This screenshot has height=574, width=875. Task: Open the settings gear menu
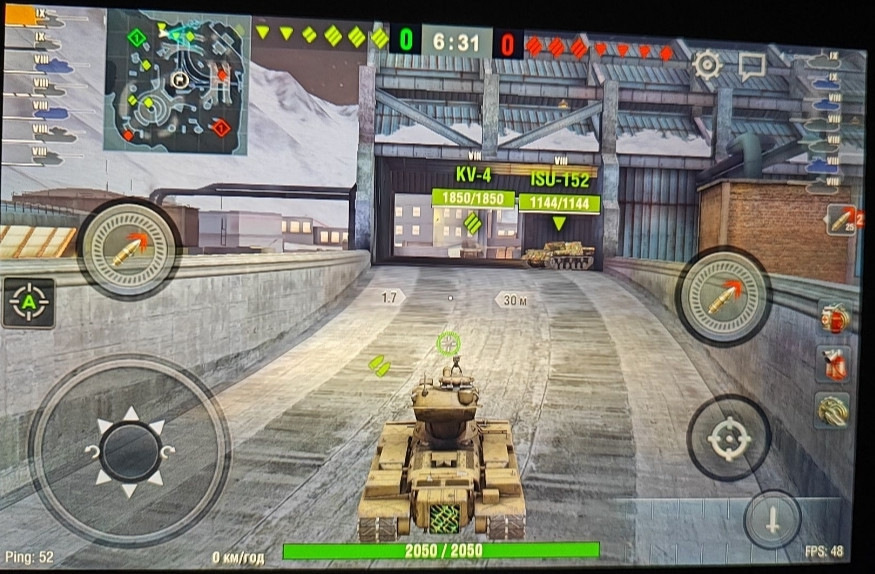tap(707, 66)
